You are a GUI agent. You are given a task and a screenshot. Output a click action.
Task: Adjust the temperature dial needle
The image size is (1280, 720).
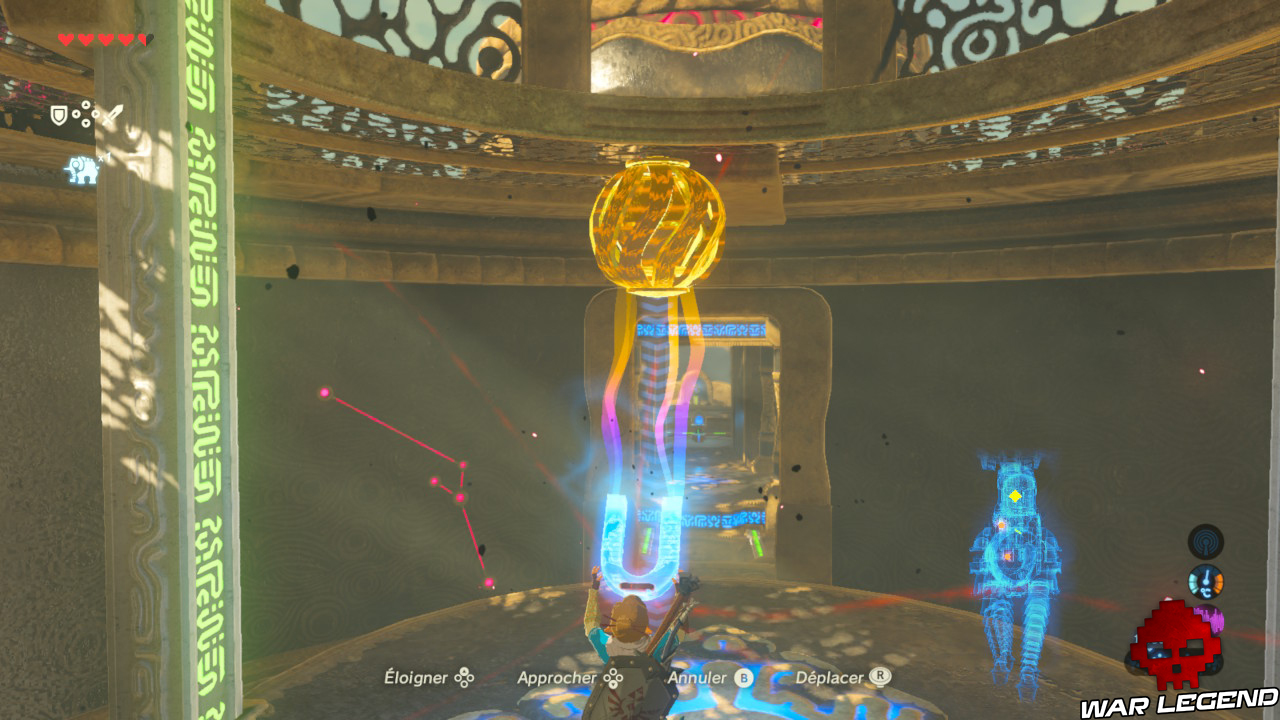[x=1206, y=578]
